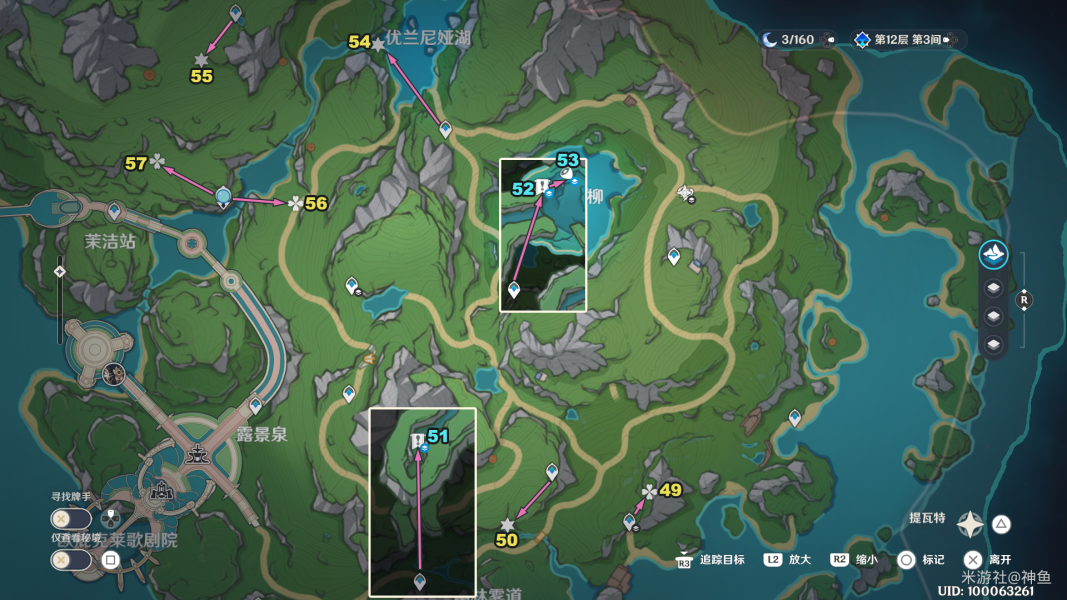Viewport: 1067px width, 600px height.
Task: Click the puzzle marker labeled 52
Action: (x=541, y=187)
